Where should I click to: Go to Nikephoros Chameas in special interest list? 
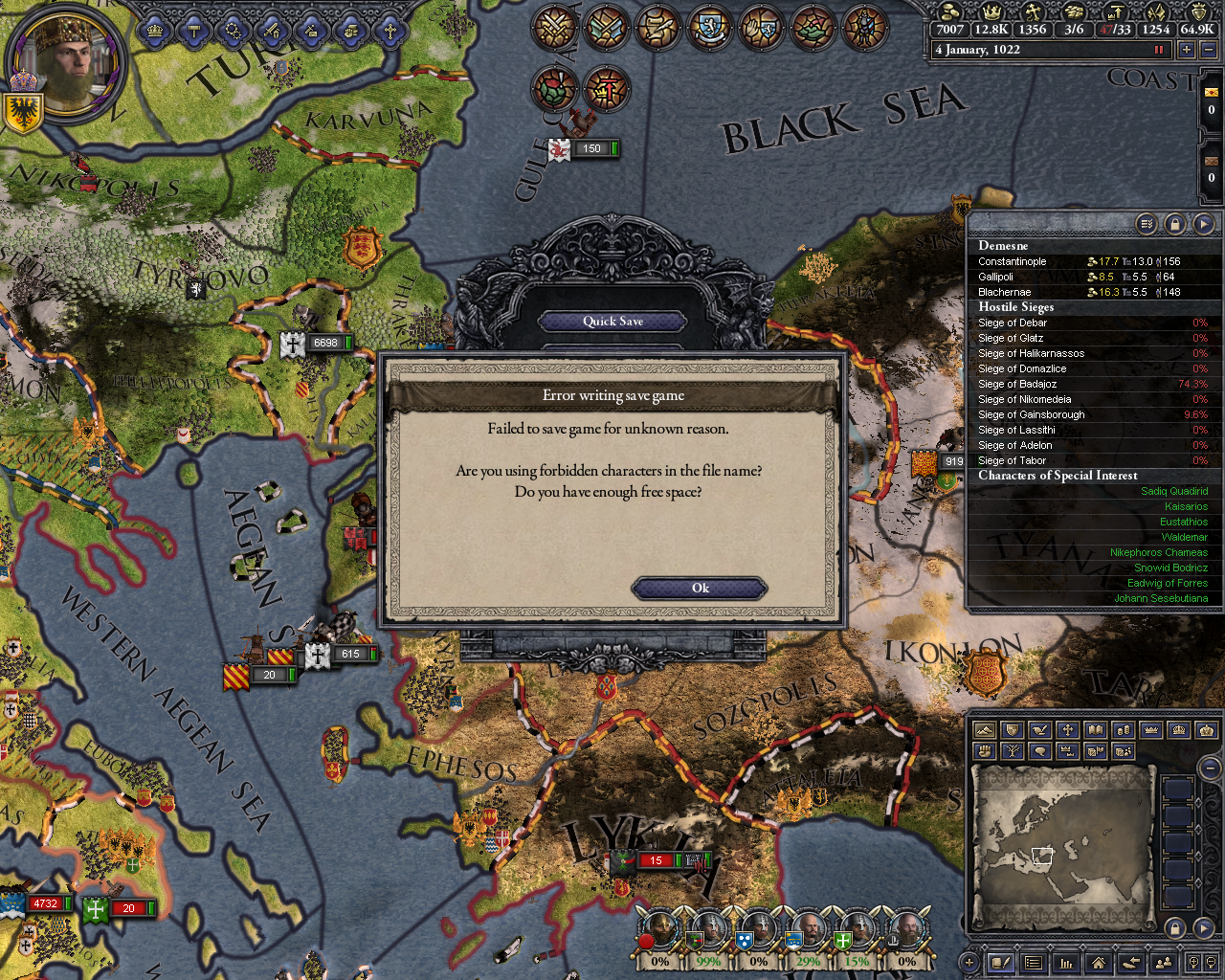pos(1158,552)
